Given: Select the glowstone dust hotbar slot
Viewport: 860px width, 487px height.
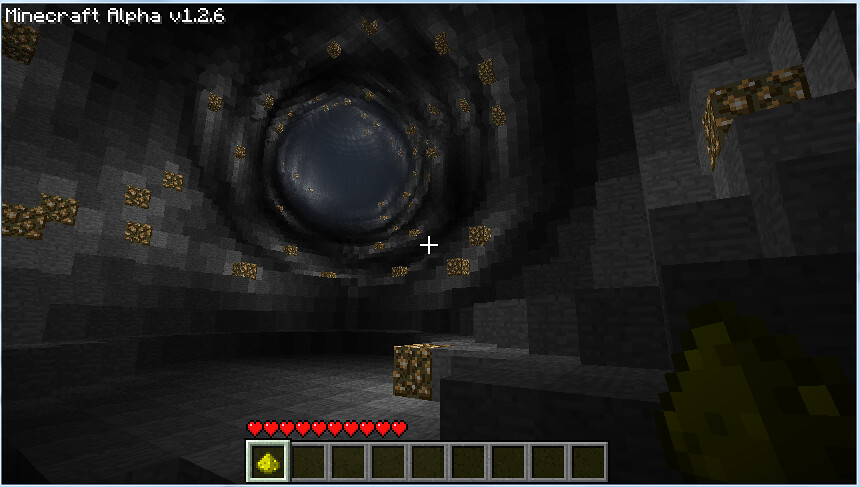Looking at the screenshot, I should [x=267, y=462].
